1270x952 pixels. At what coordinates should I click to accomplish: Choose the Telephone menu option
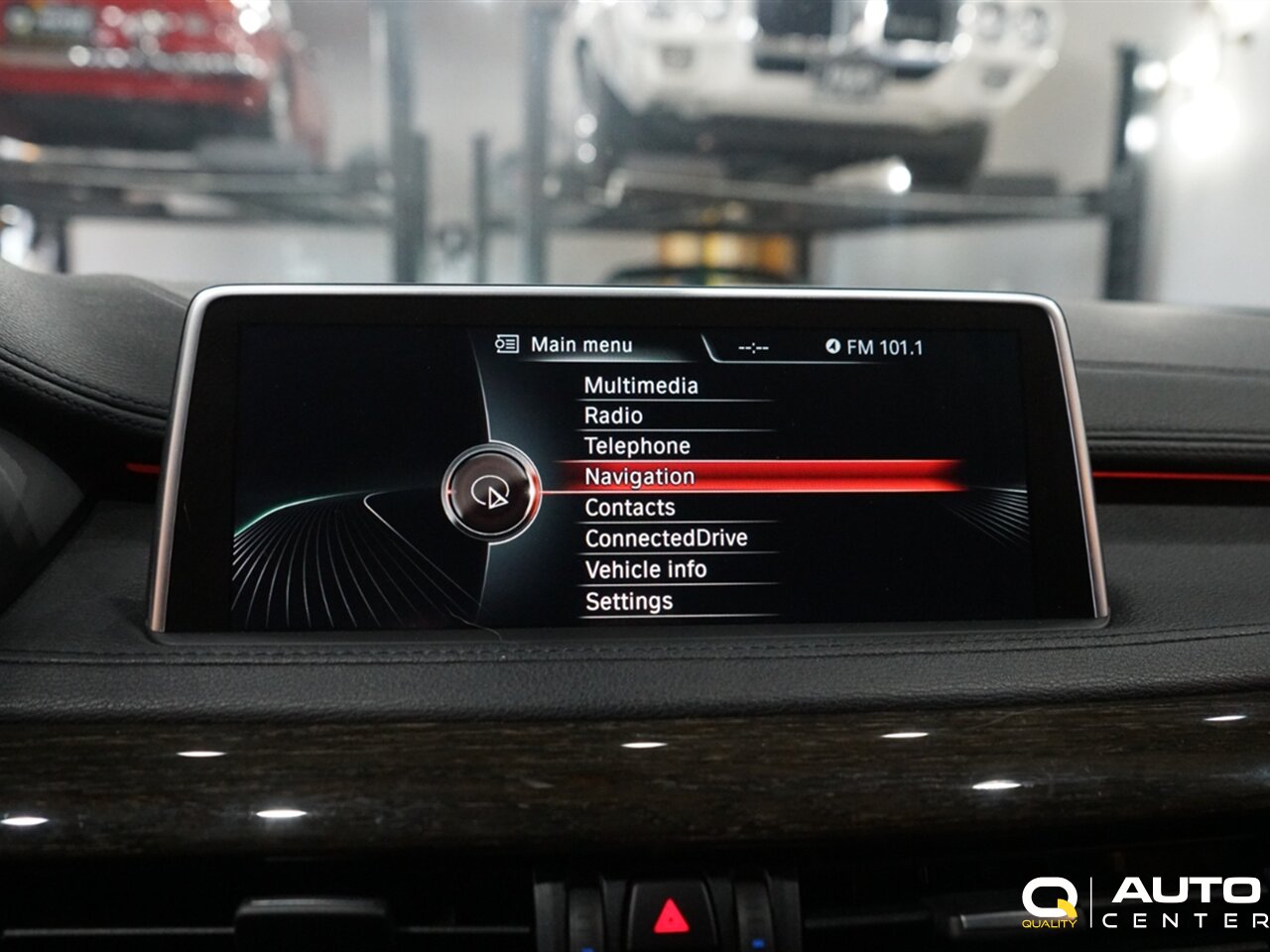[637, 446]
